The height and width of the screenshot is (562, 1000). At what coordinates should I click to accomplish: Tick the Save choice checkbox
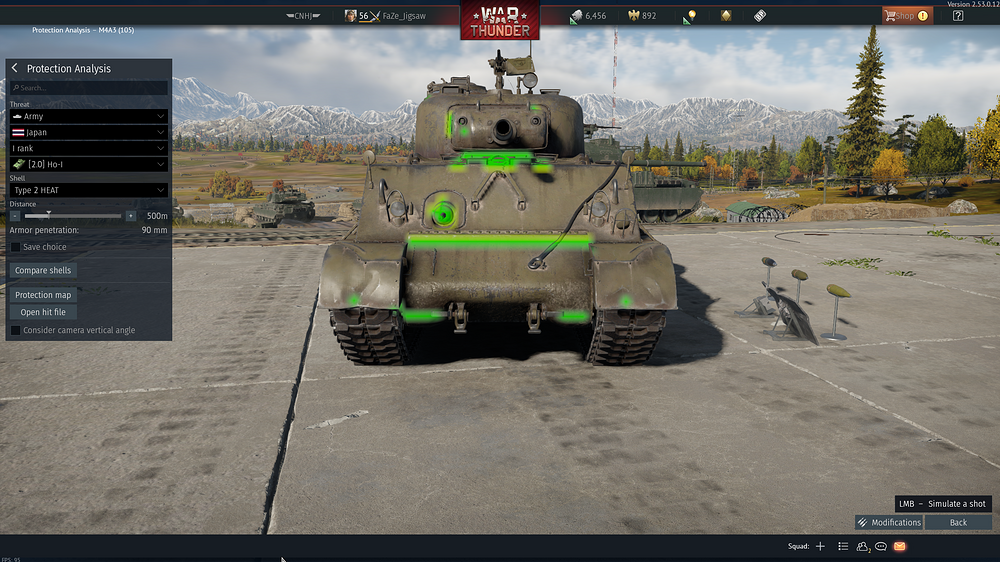(16, 247)
